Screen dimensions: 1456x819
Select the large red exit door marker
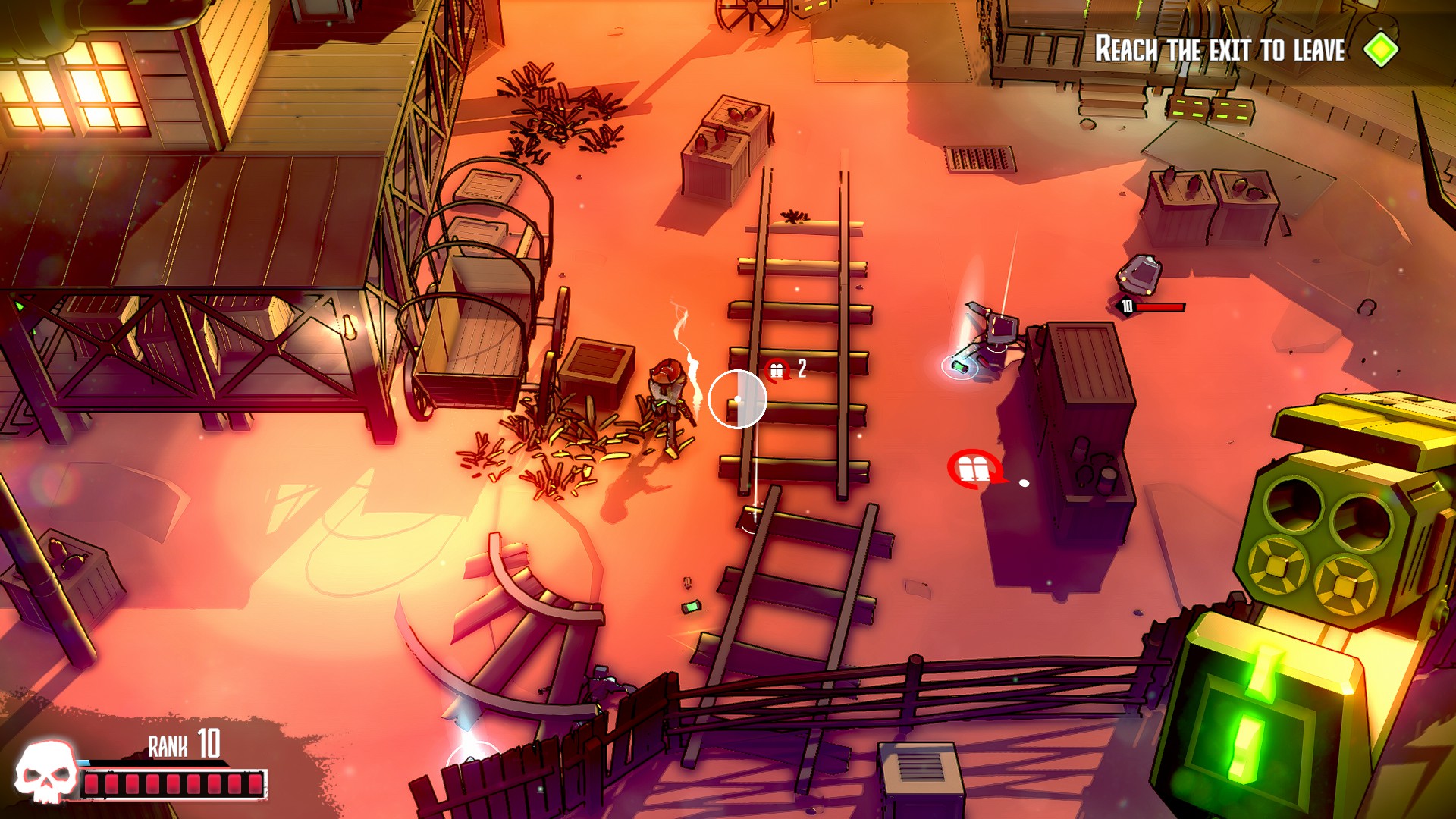(x=974, y=469)
